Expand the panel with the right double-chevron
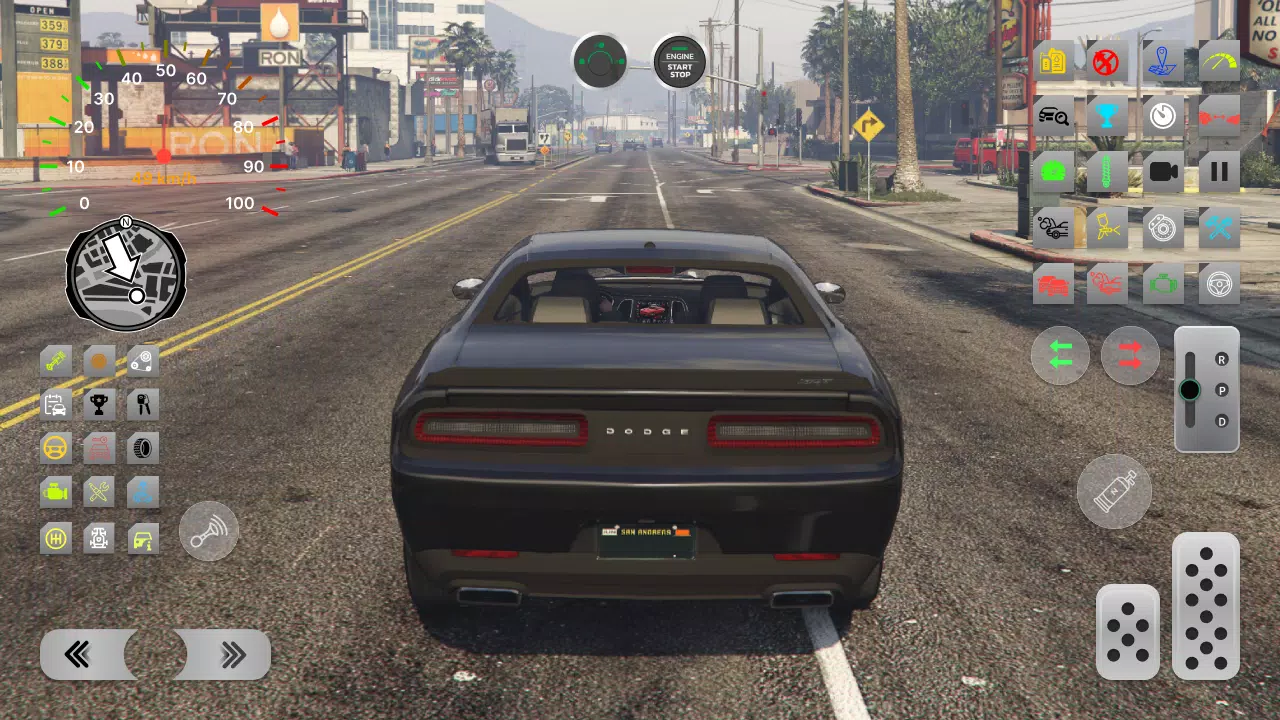The width and height of the screenshot is (1280, 720). tap(233, 655)
